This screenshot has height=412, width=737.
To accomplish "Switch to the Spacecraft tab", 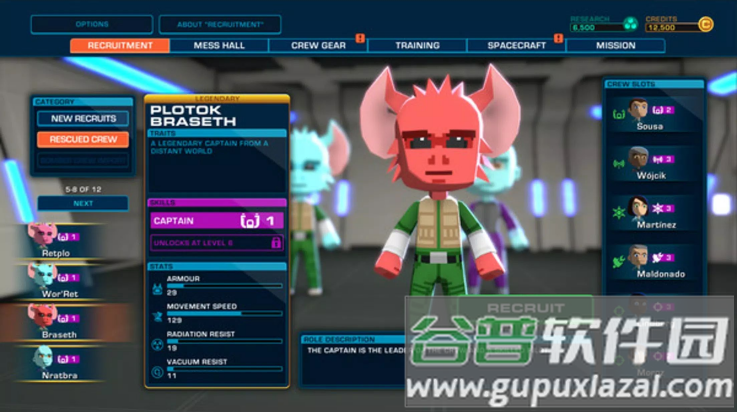I will point(516,45).
